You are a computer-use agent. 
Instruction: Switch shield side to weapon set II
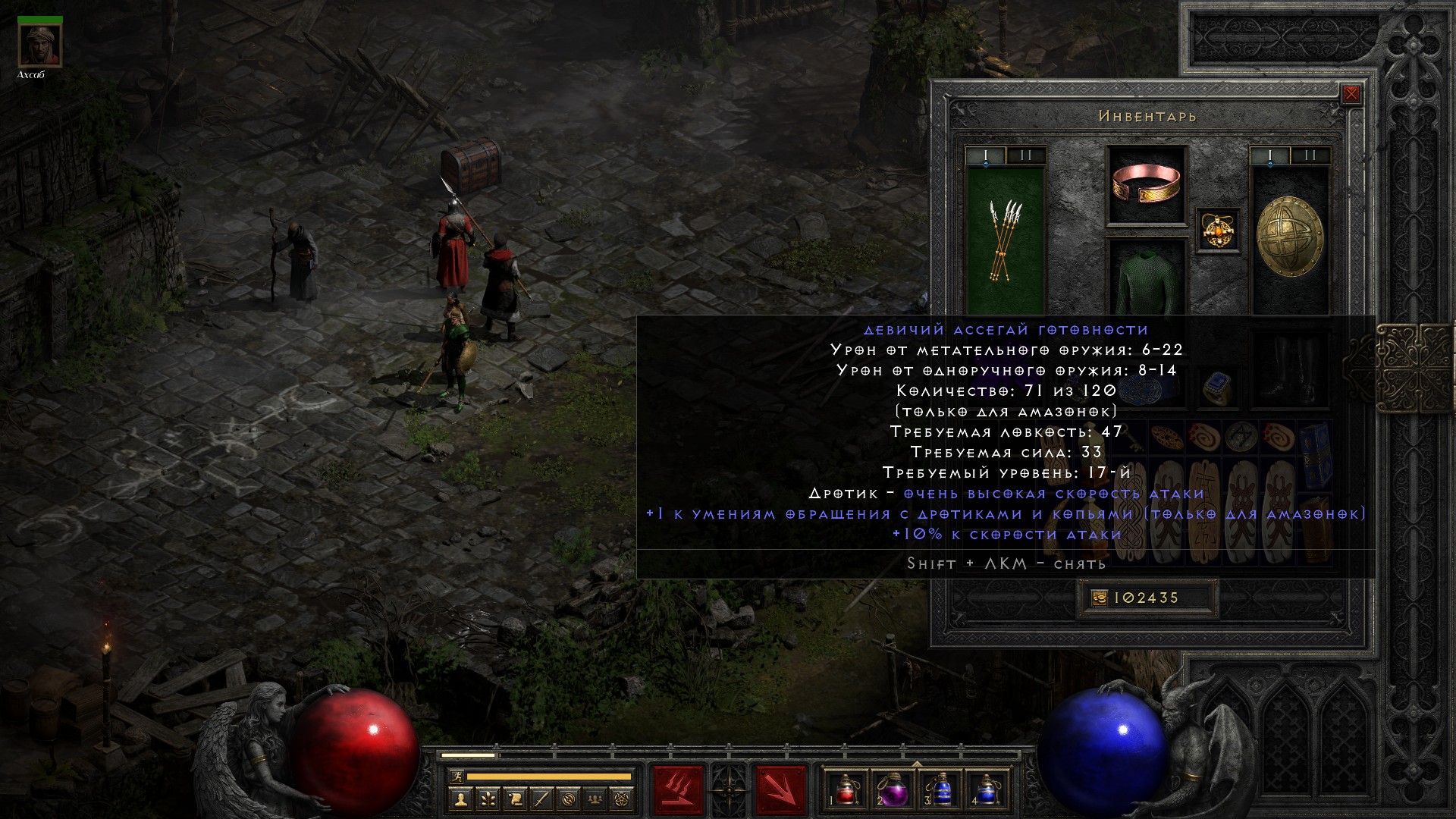point(1310,156)
